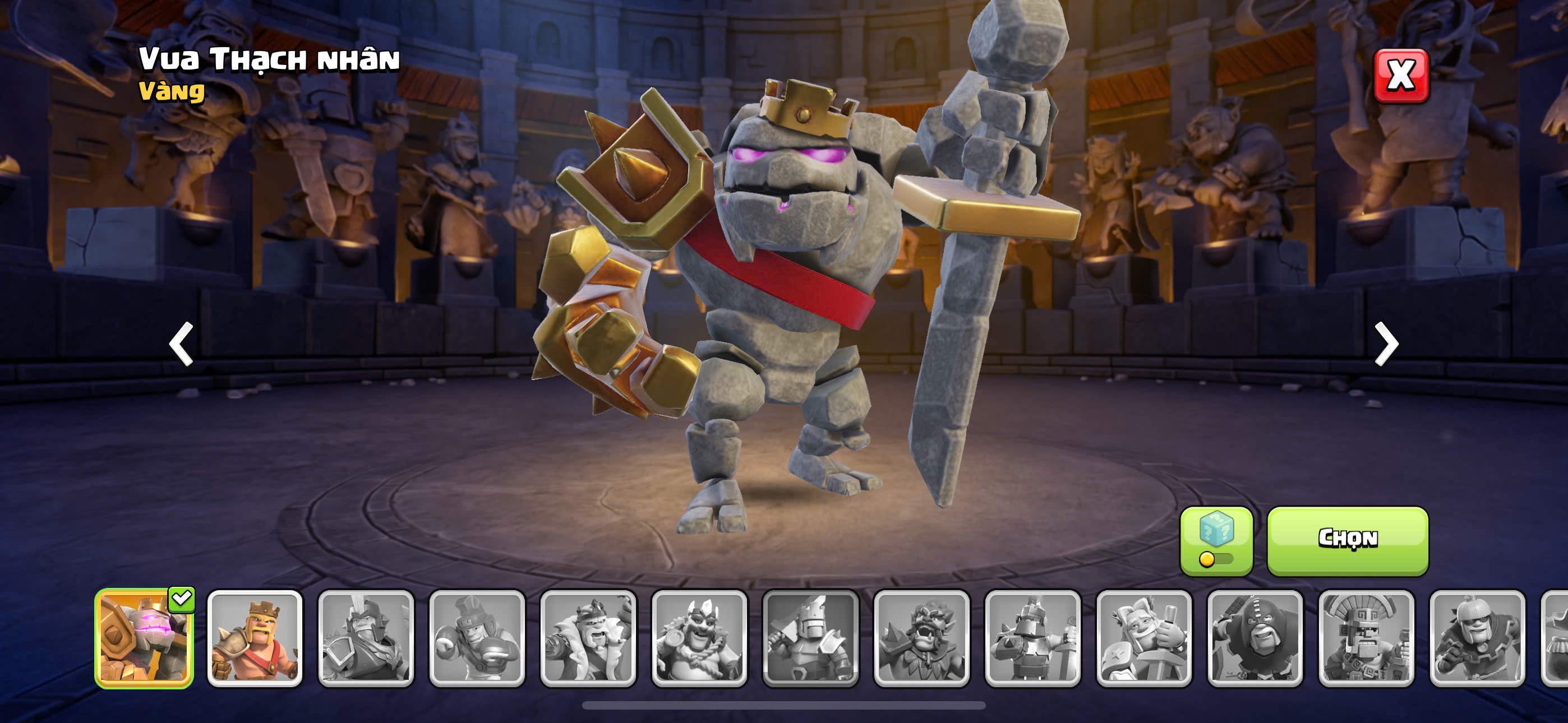Choose the king holding a star shield
Viewport: 1568px width, 723px height.
coord(1143,638)
